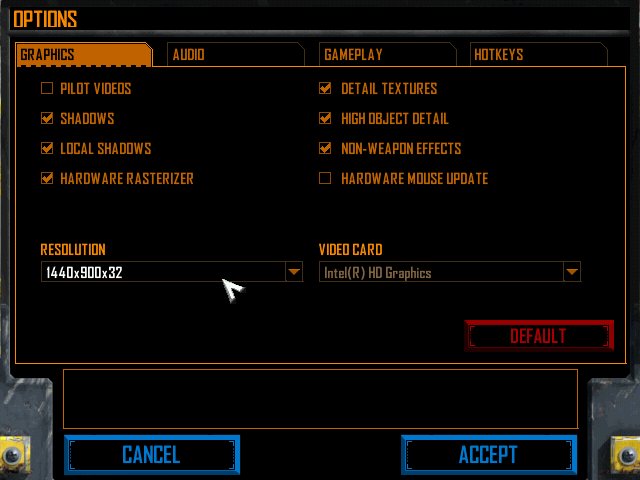The height and width of the screenshot is (480, 640).
Task: Disable Local Shadows option
Action: 47,149
